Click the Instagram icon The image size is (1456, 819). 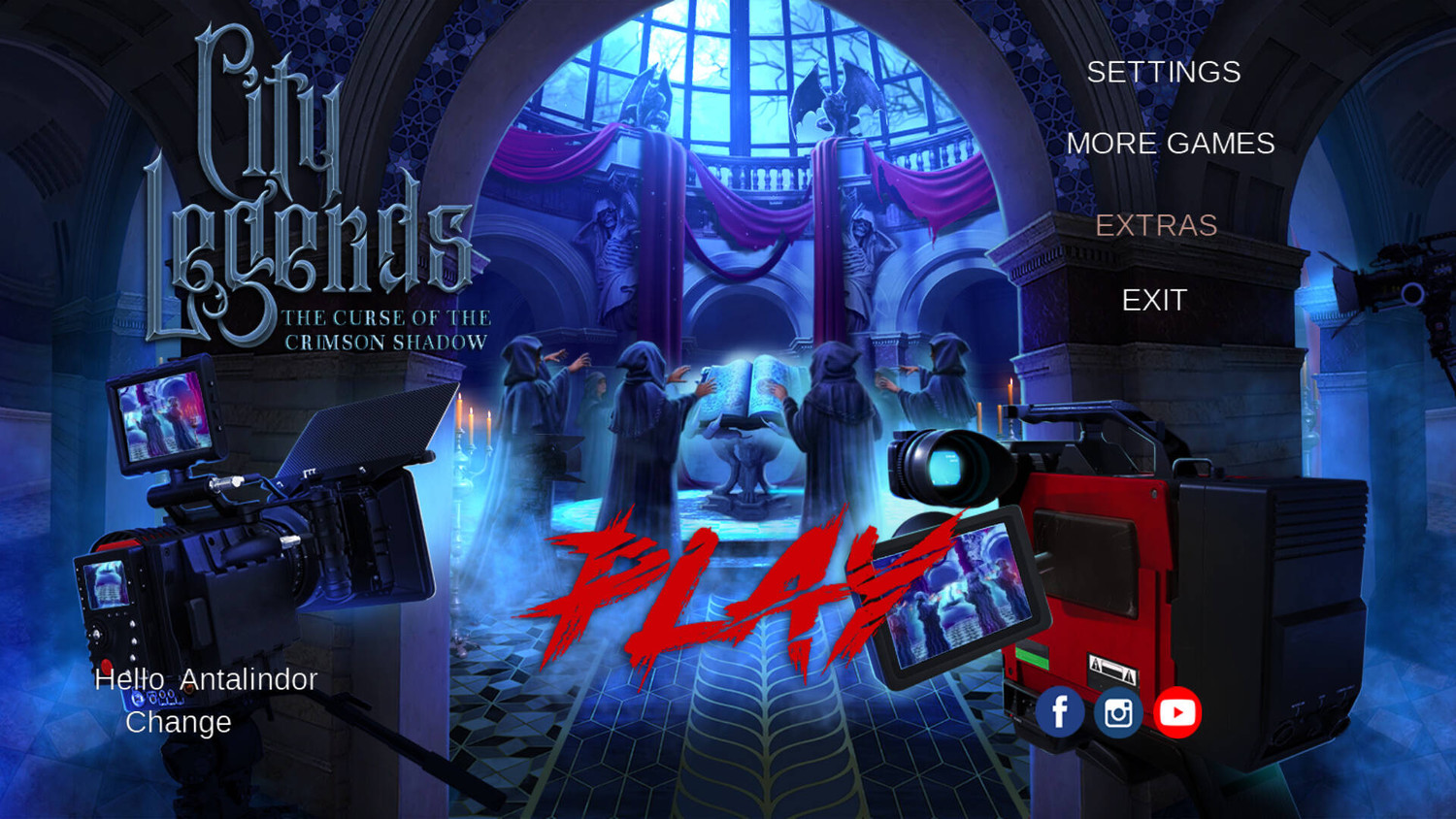click(1118, 710)
